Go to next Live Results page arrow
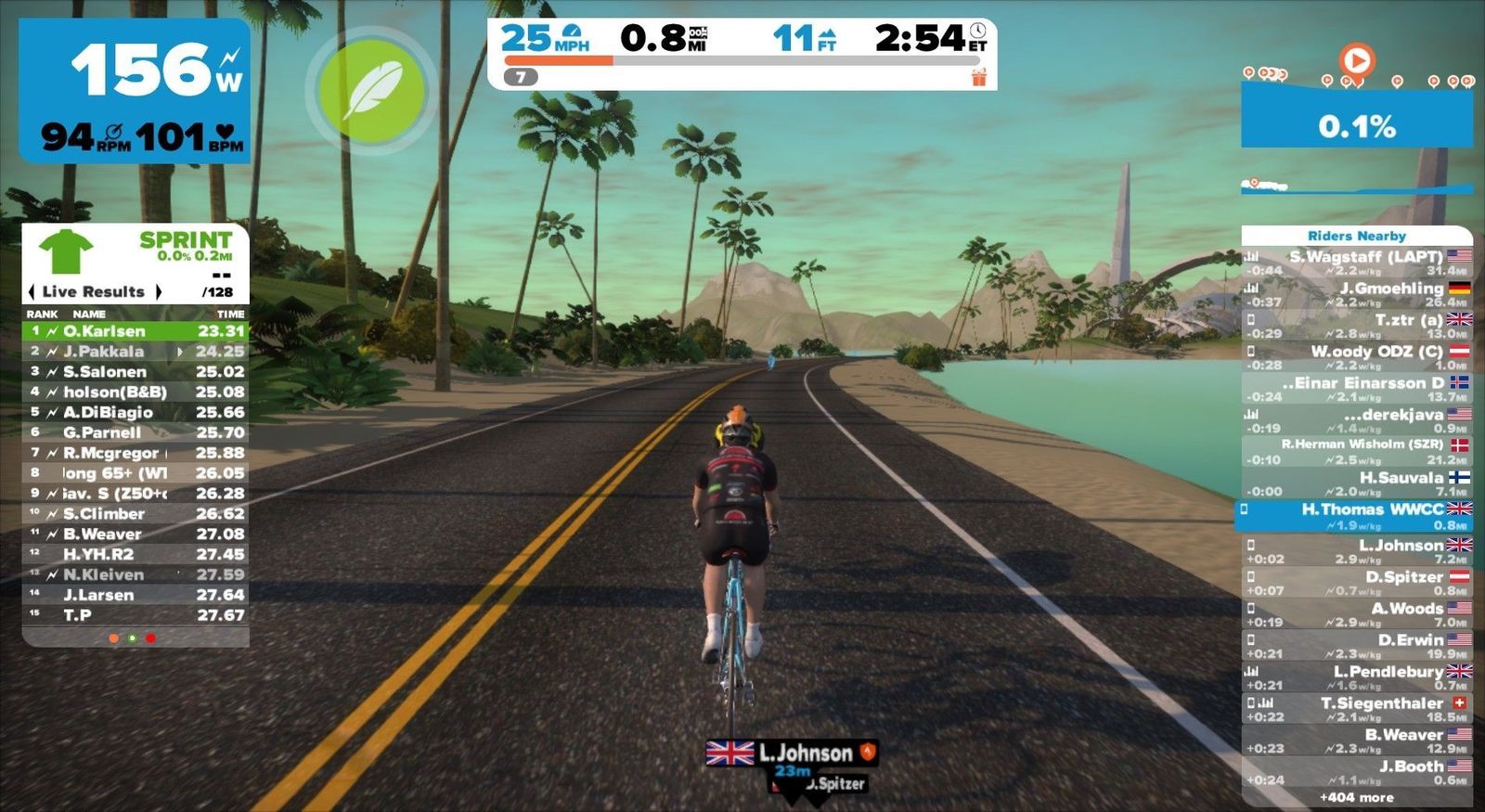 point(159,291)
